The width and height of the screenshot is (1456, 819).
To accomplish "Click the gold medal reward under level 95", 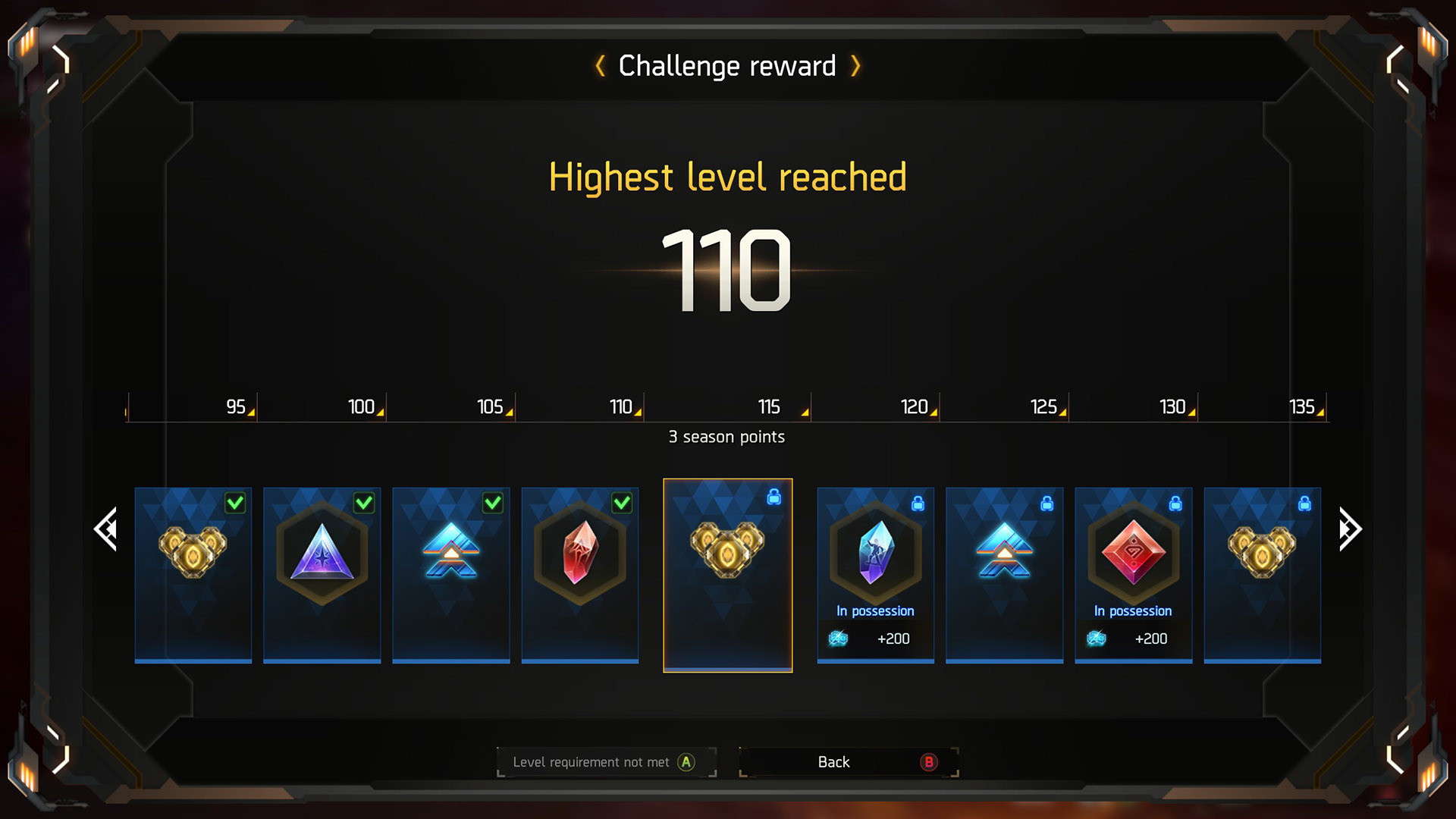I will click(x=193, y=554).
